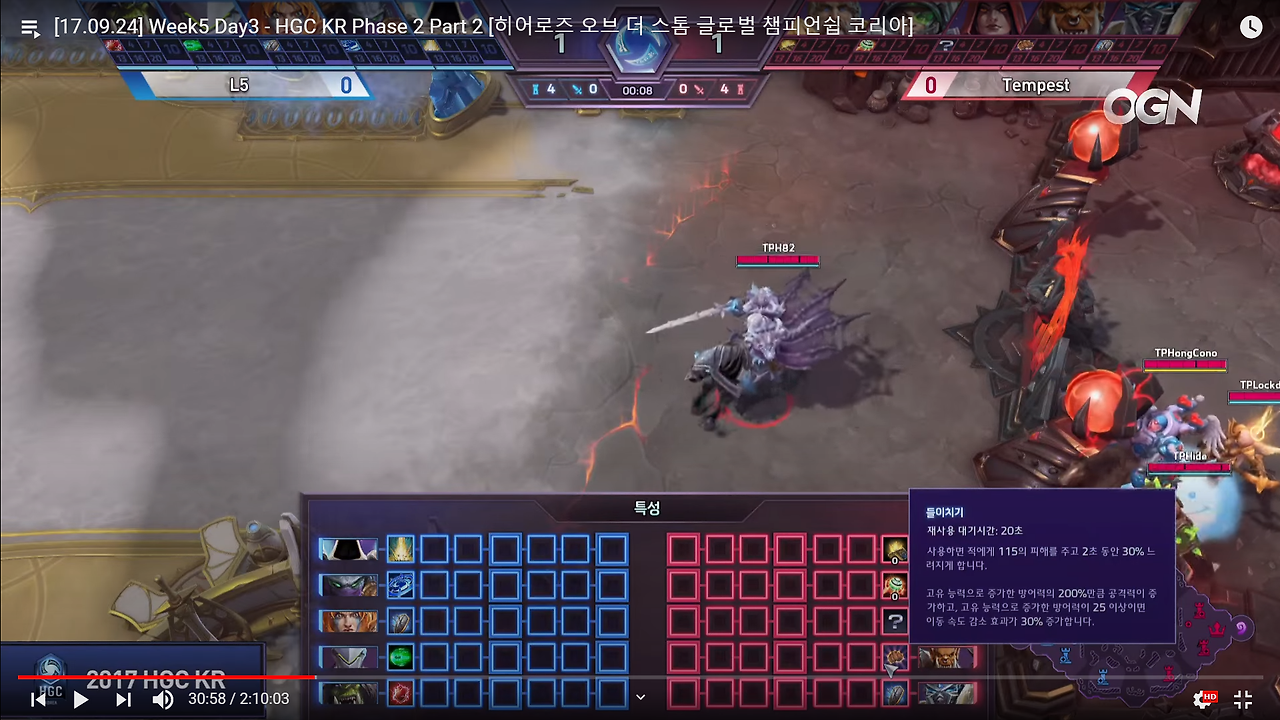This screenshot has width=1280, height=720.
Task: Click the hooded hero portrait in the talent panel
Action: point(348,548)
